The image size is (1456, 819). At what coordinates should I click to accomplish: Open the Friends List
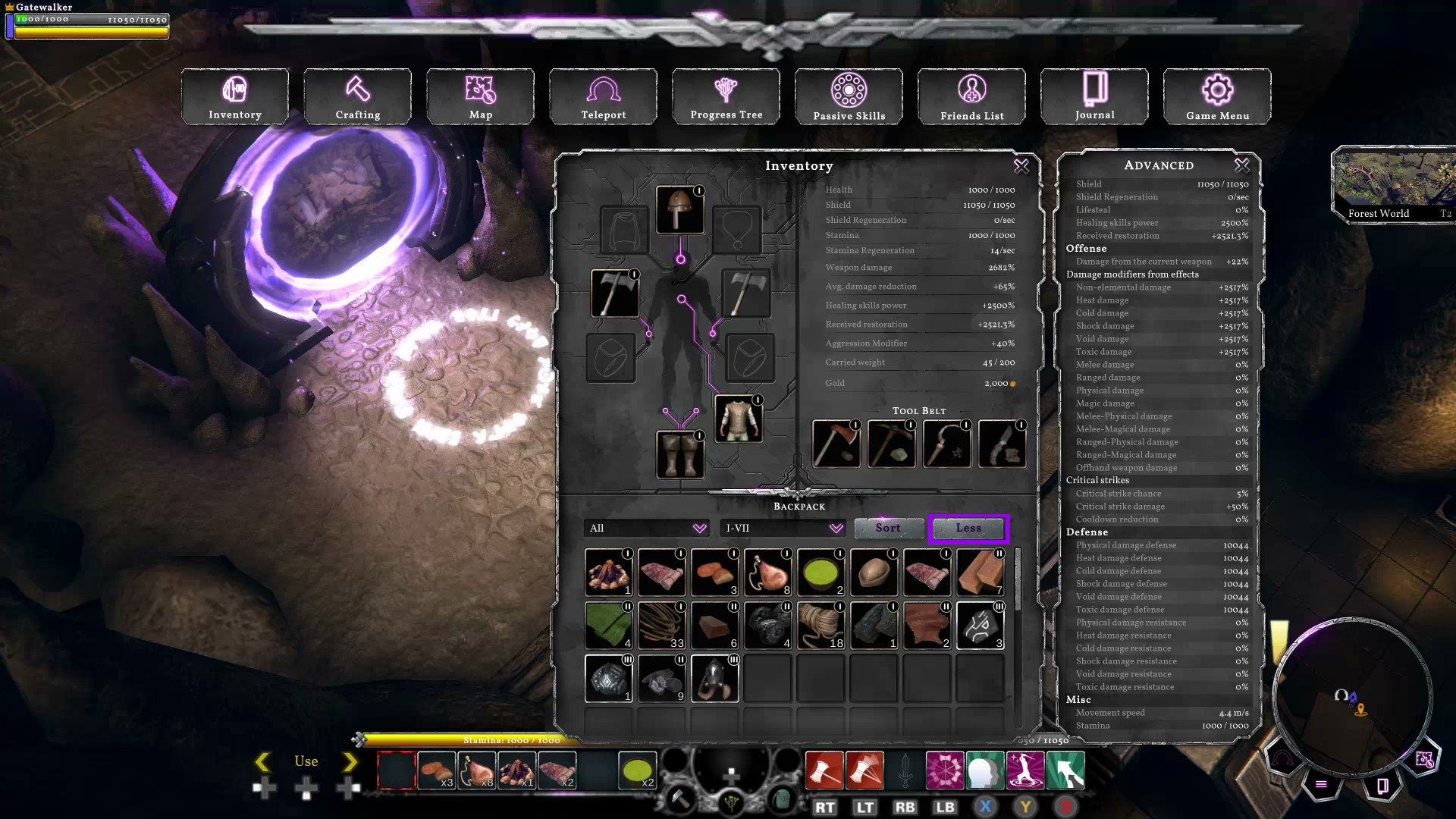971,96
